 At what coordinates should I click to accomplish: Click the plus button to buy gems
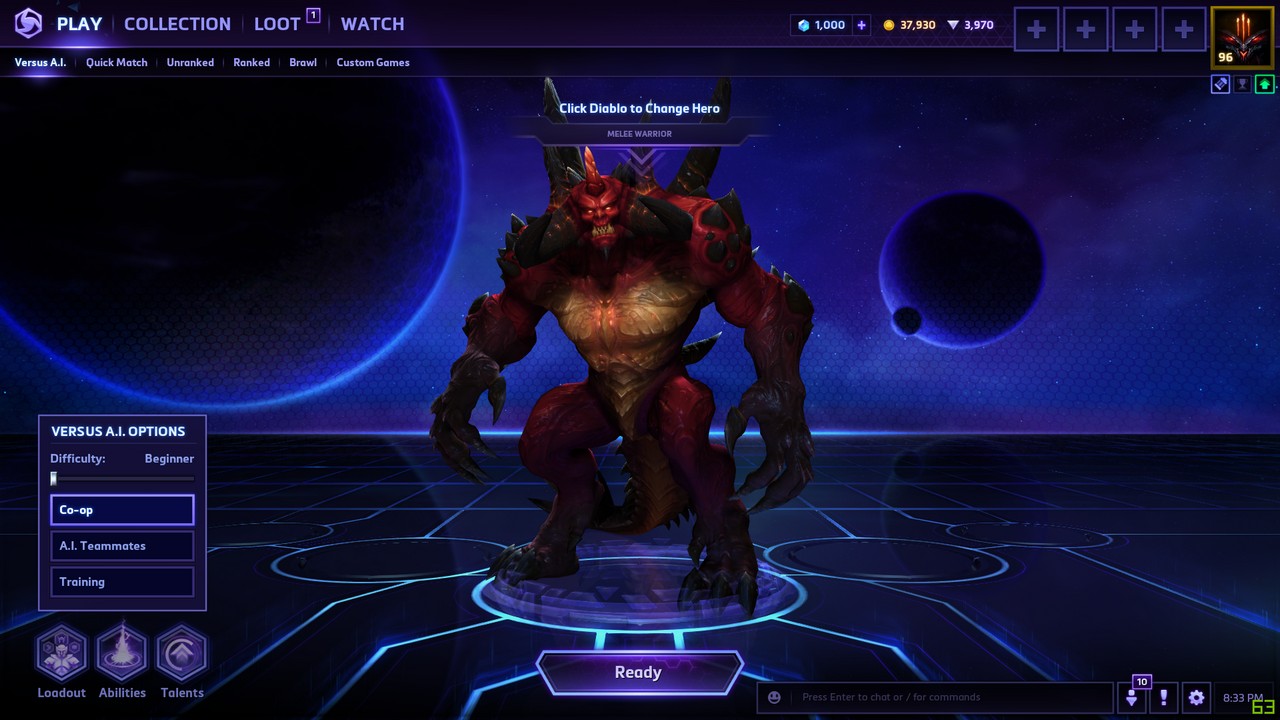[x=861, y=25]
